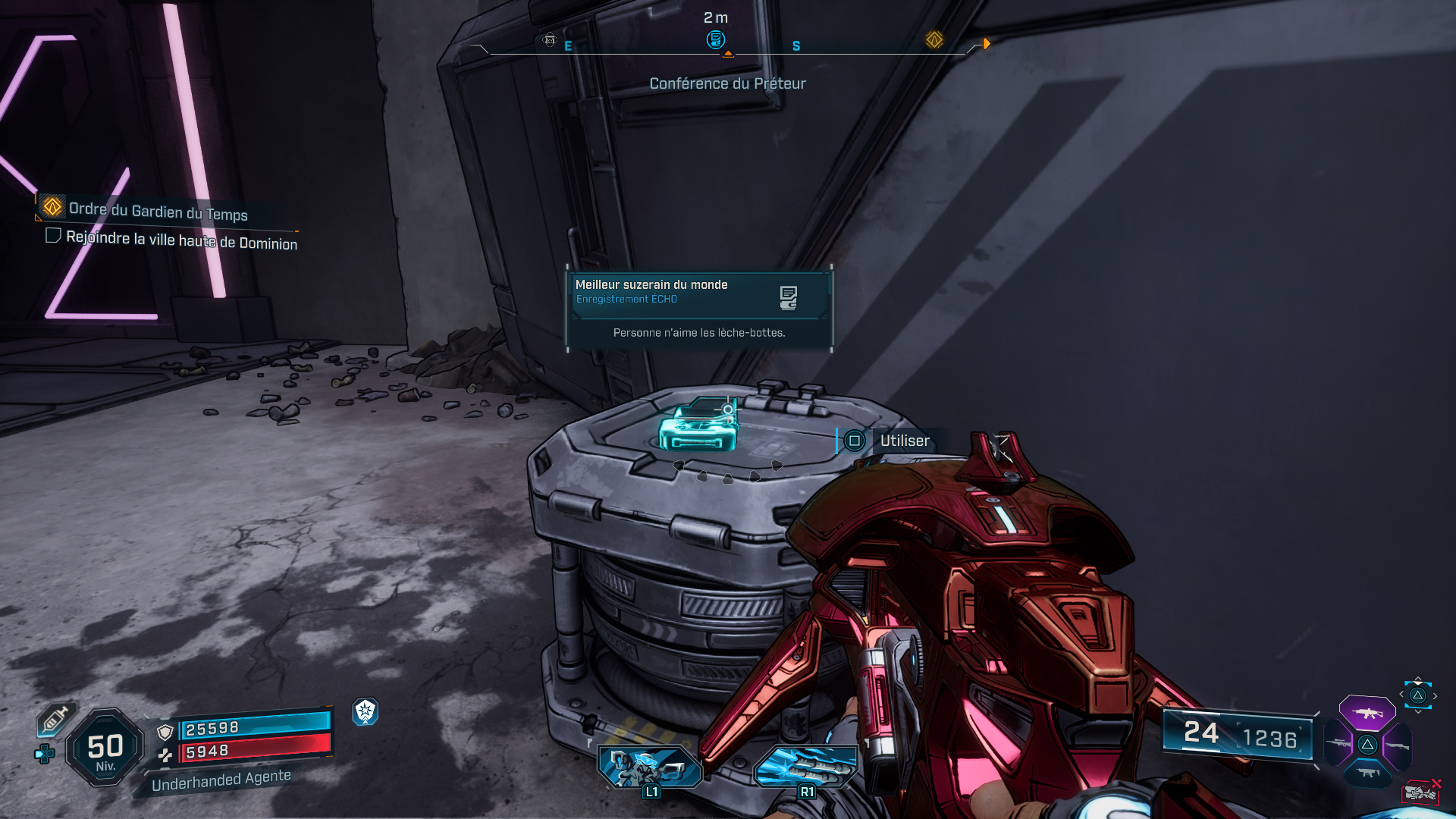The height and width of the screenshot is (819, 1456).
Task: Click the S direction label on the compass
Action: [795, 46]
